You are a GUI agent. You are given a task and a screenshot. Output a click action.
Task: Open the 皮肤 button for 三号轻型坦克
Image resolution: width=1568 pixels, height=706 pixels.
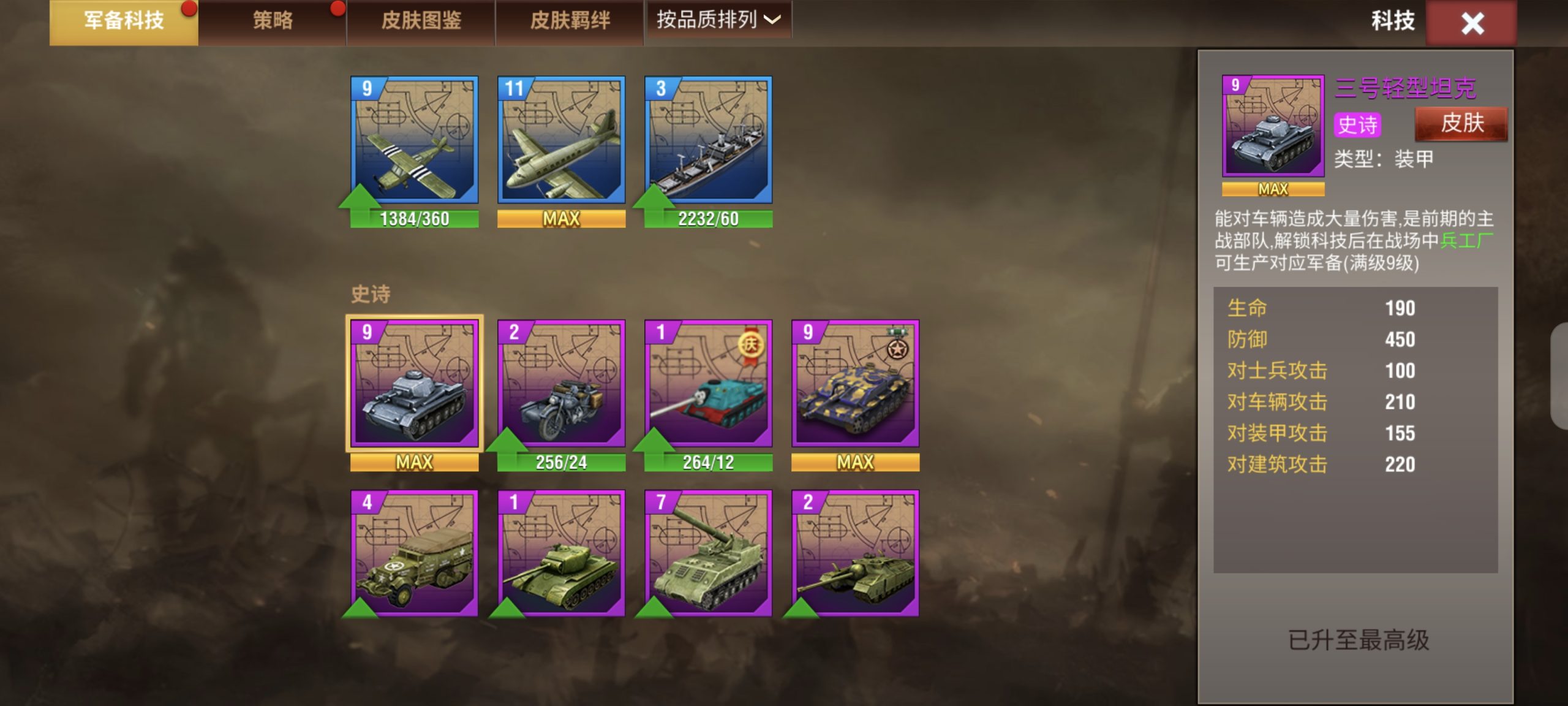click(x=1461, y=124)
